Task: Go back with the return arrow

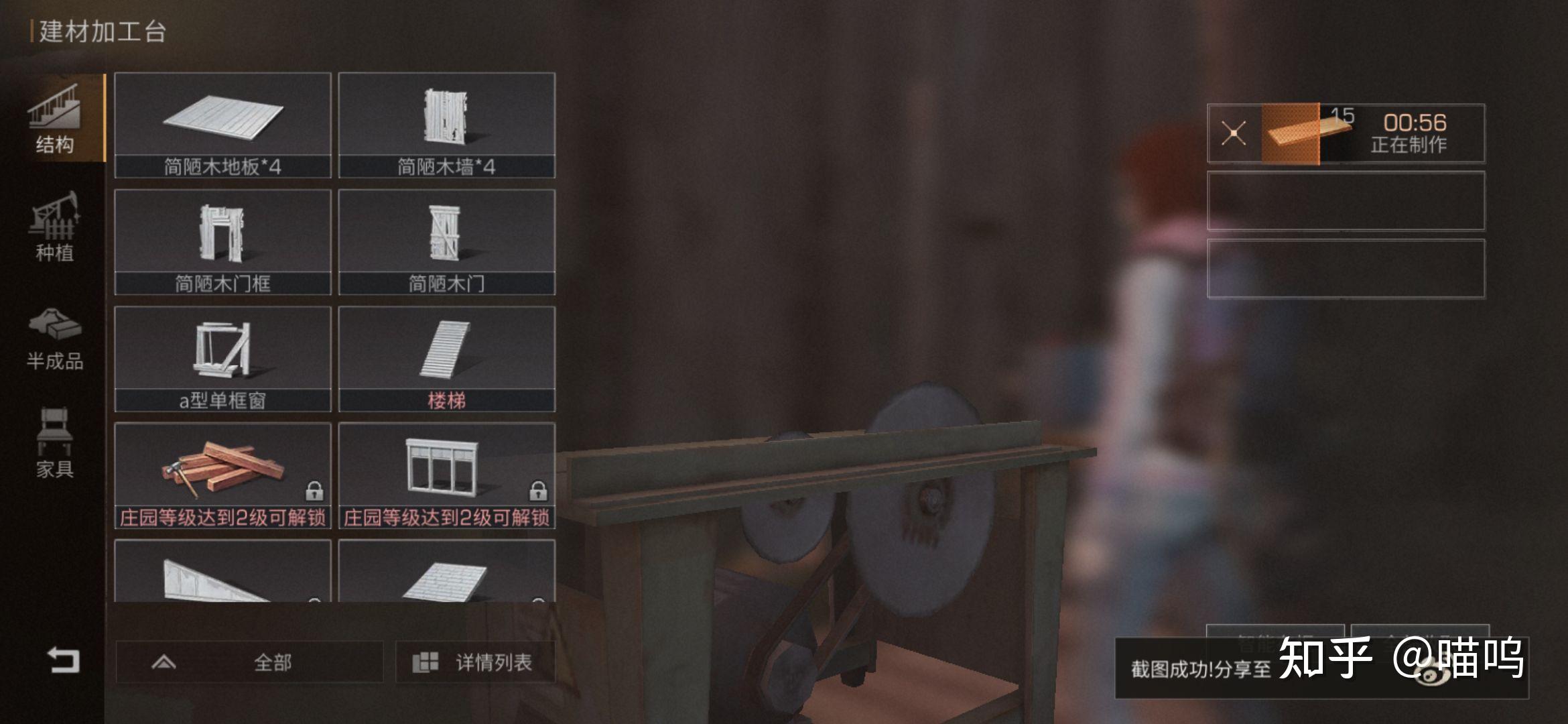Action: point(63,660)
